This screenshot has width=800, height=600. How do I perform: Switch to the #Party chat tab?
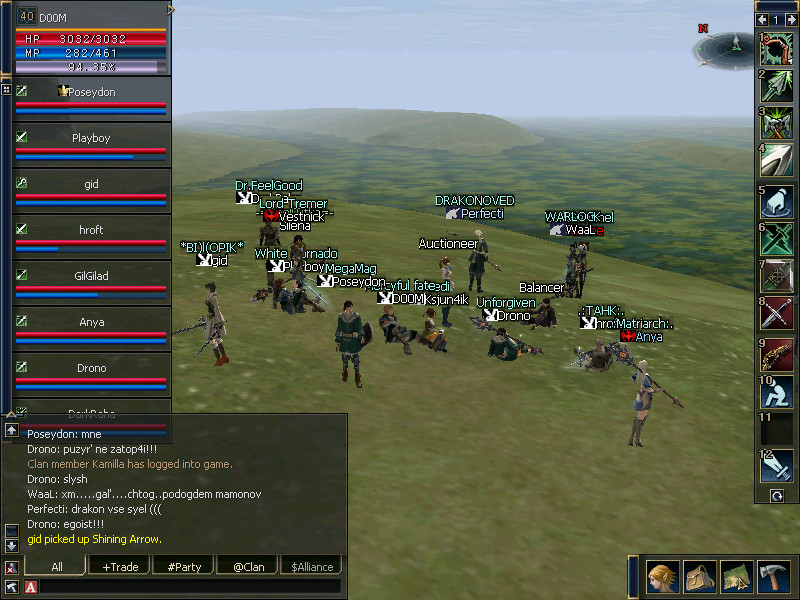[184, 567]
